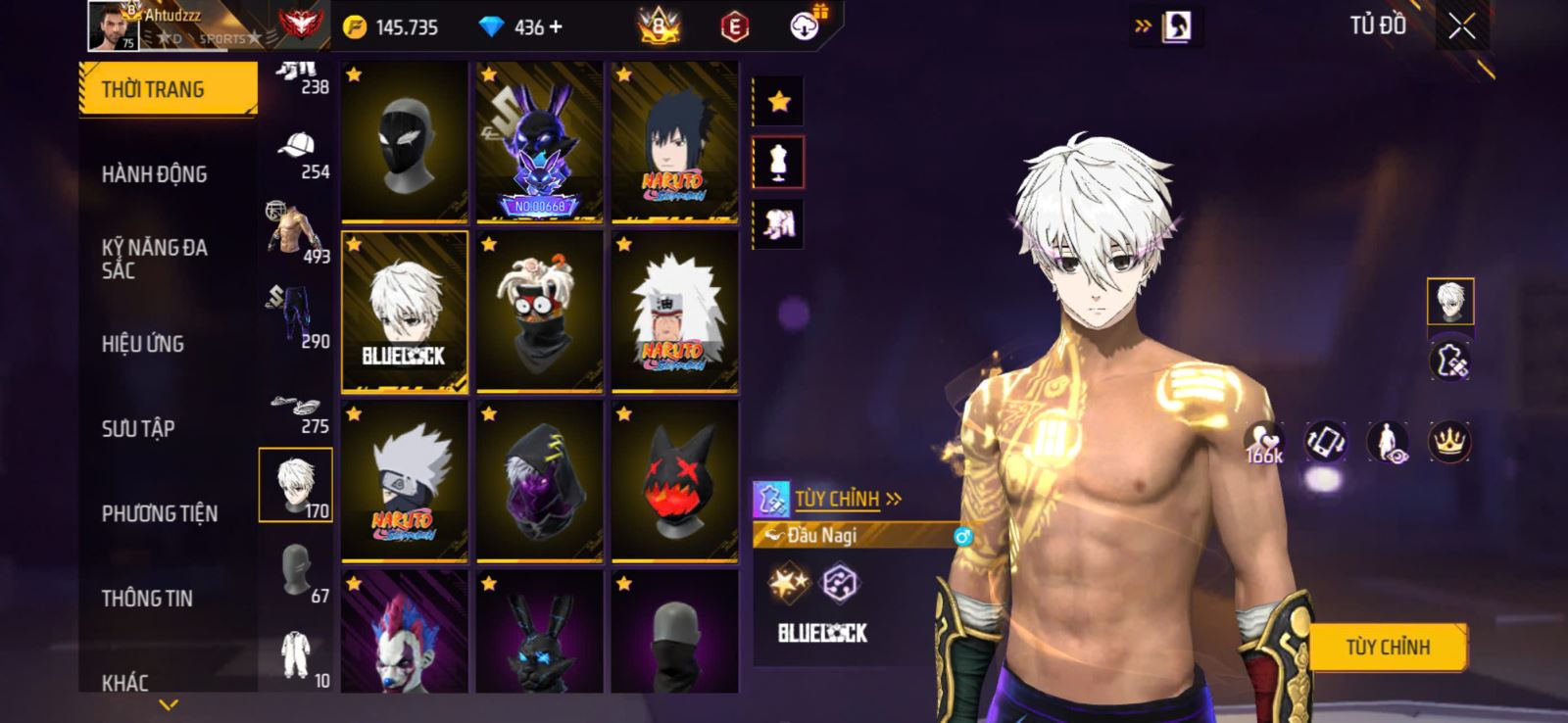Open the Phương Tiện tab
Viewport: 1568px width, 723px height.
[x=160, y=513]
